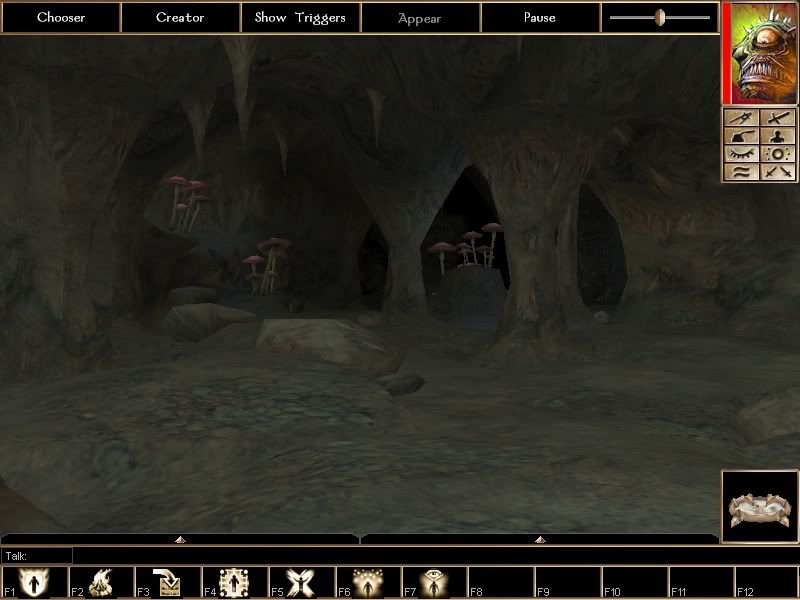Click the wavy lines icon
This screenshot has height=600, width=800.
[x=741, y=173]
